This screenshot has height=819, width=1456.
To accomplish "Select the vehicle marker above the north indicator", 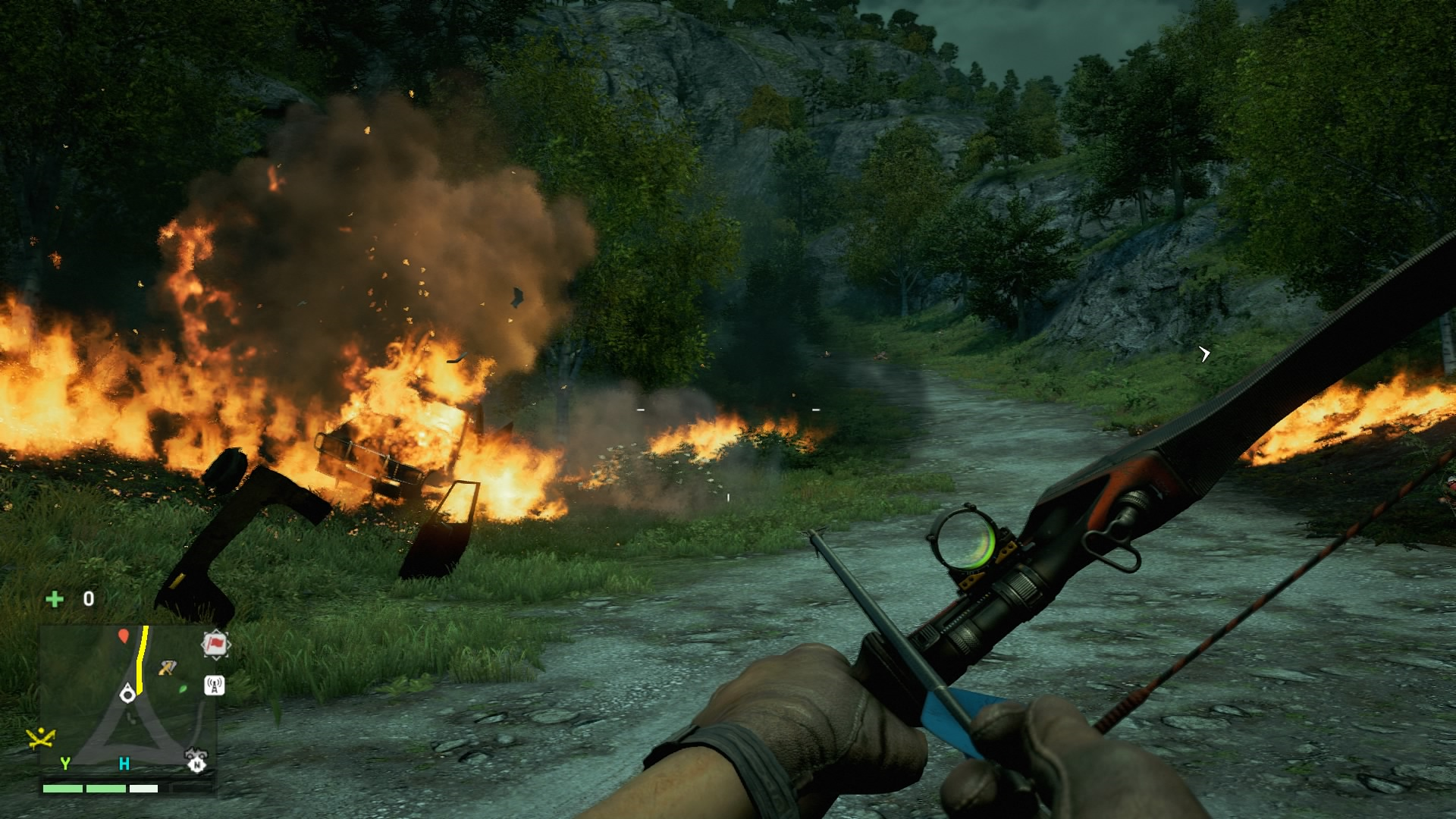I will click(x=196, y=753).
